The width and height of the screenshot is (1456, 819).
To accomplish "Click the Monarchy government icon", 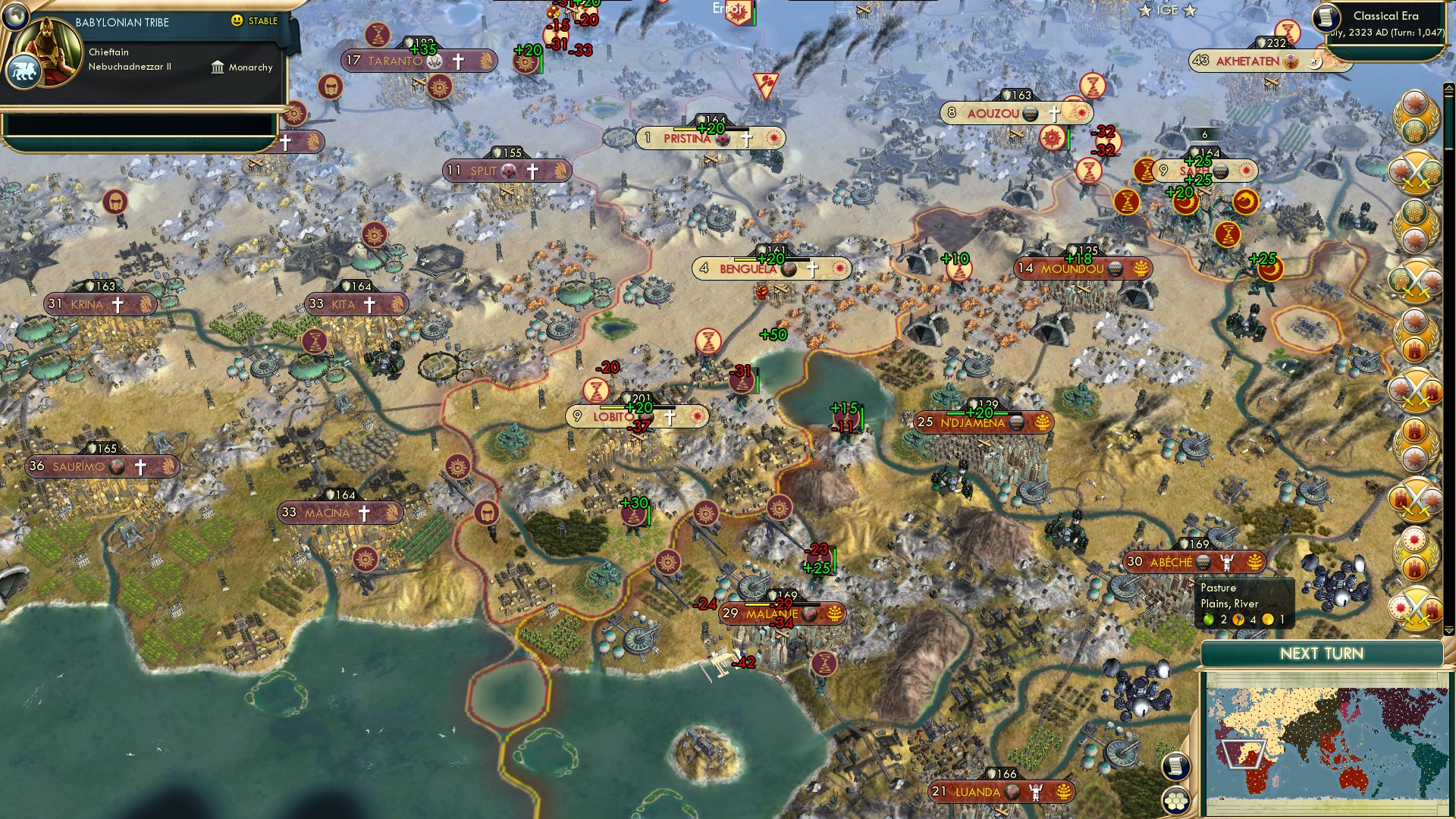I will (x=218, y=68).
